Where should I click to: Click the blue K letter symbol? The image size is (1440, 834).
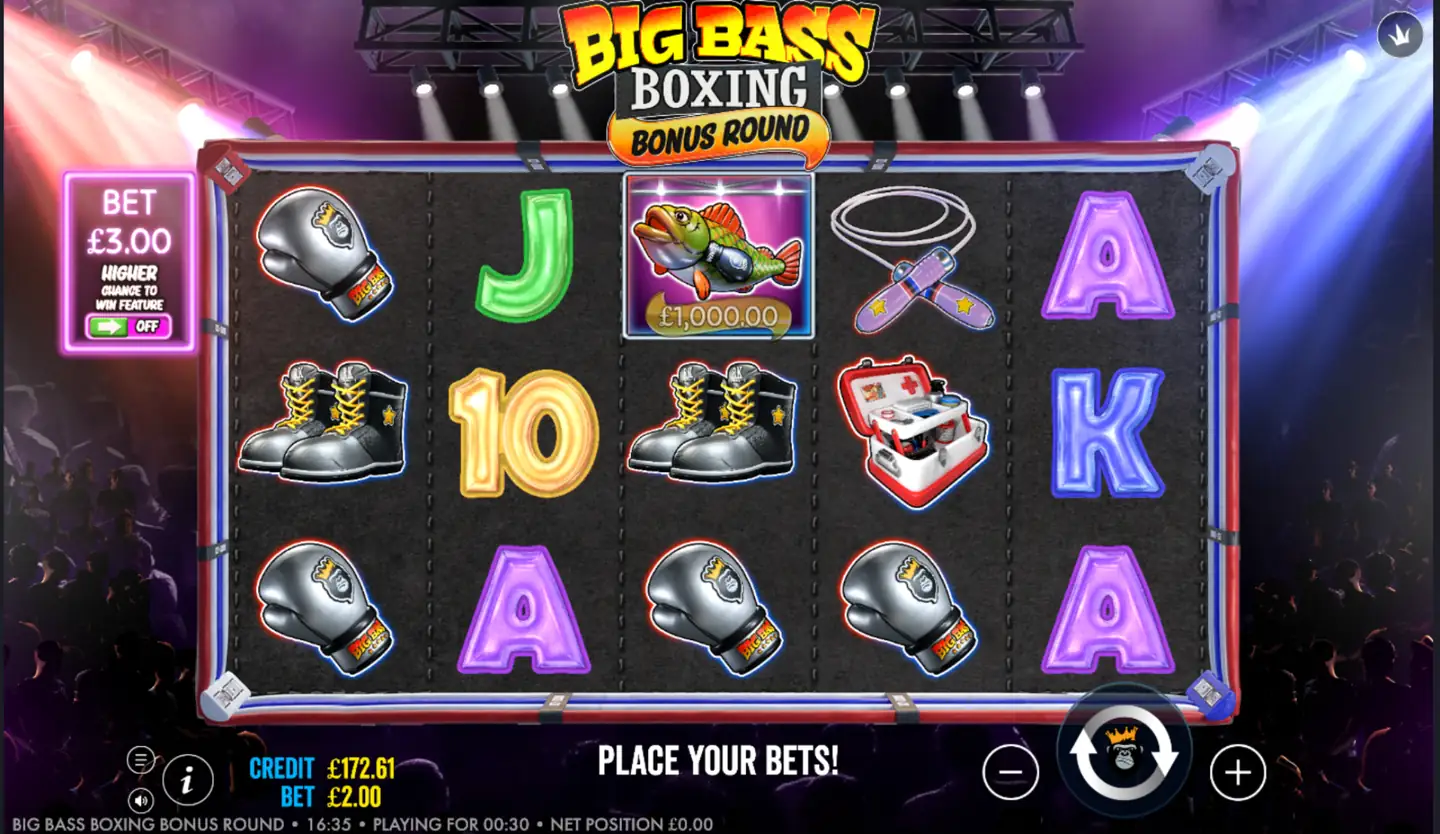1108,430
